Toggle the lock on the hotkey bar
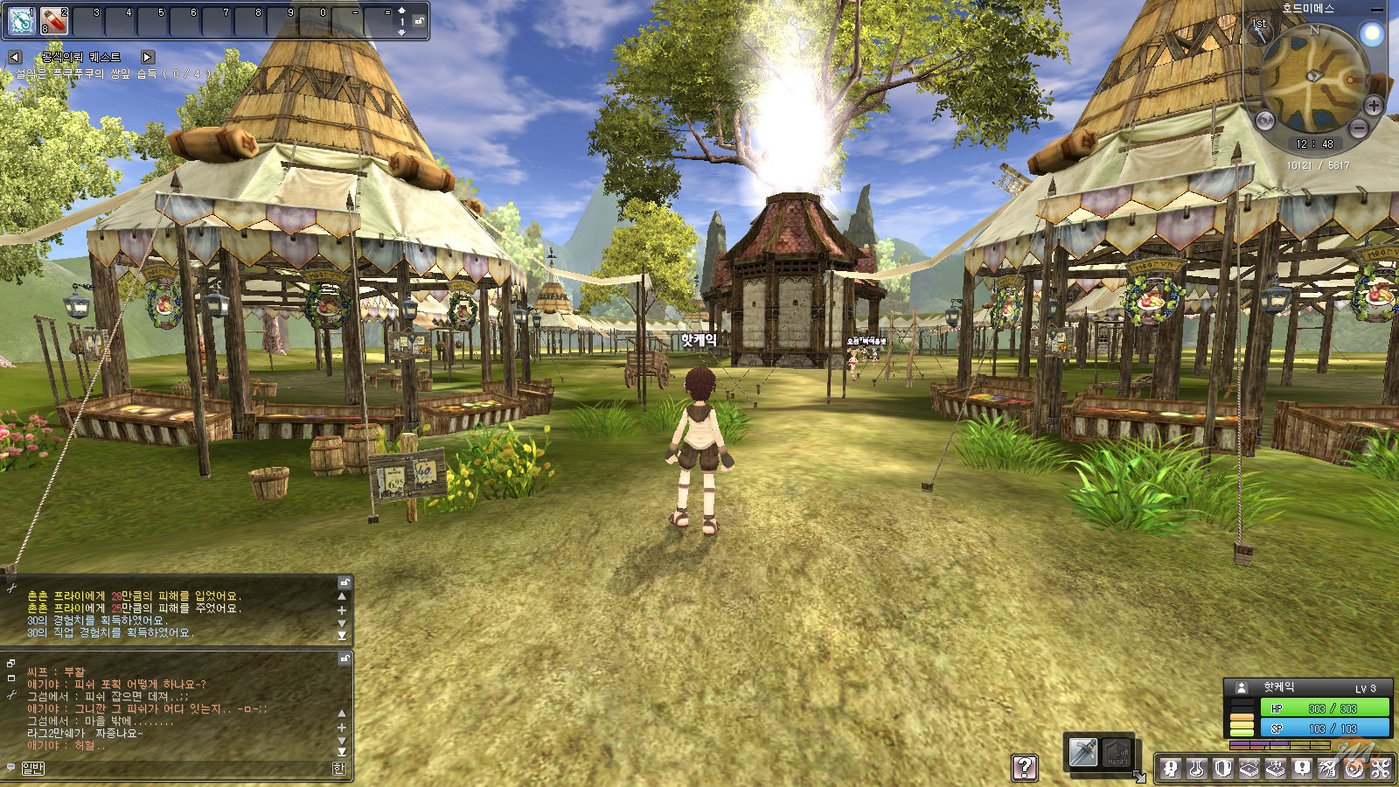The image size is (1399, 787). click(418, 21)
